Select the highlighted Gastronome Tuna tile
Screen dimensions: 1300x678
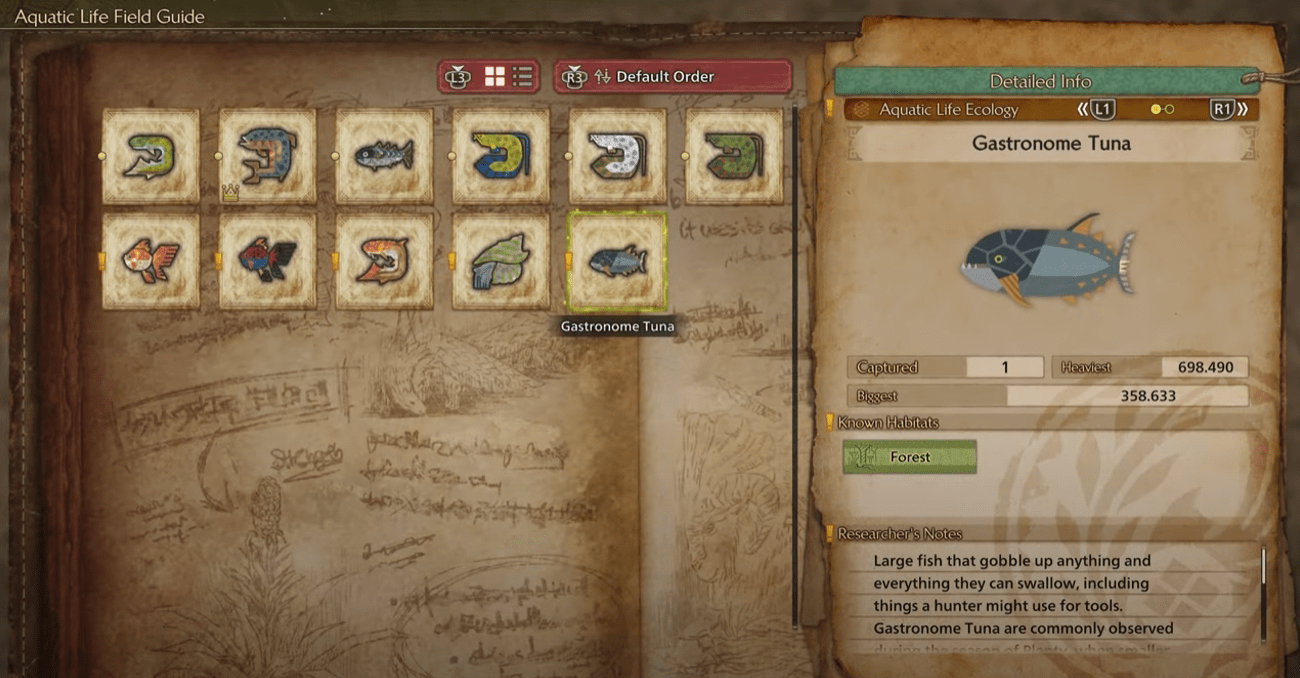(x=616, y=261)
